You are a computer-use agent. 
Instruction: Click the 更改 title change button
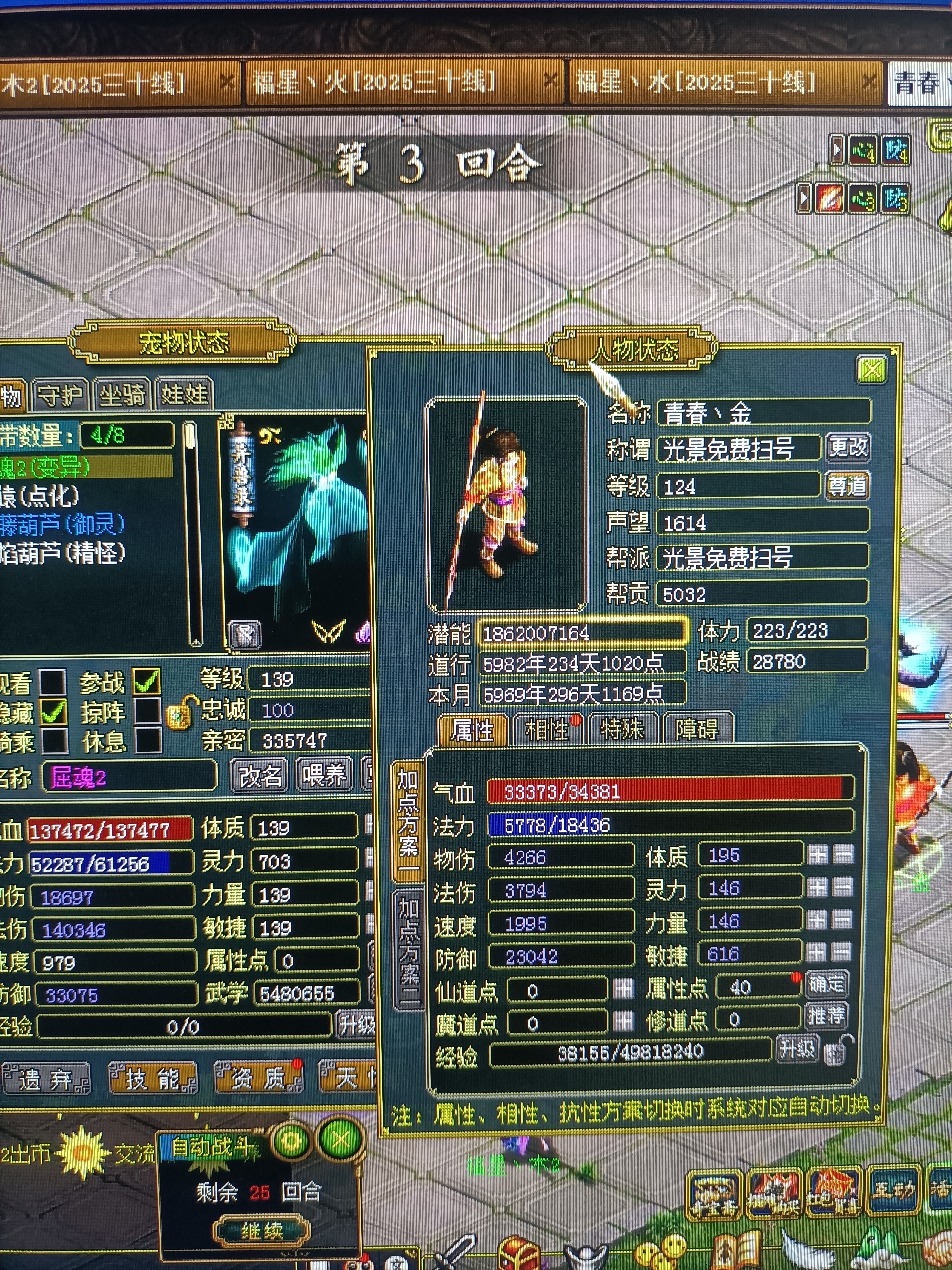pyautogui.click(x=848, y=447)
